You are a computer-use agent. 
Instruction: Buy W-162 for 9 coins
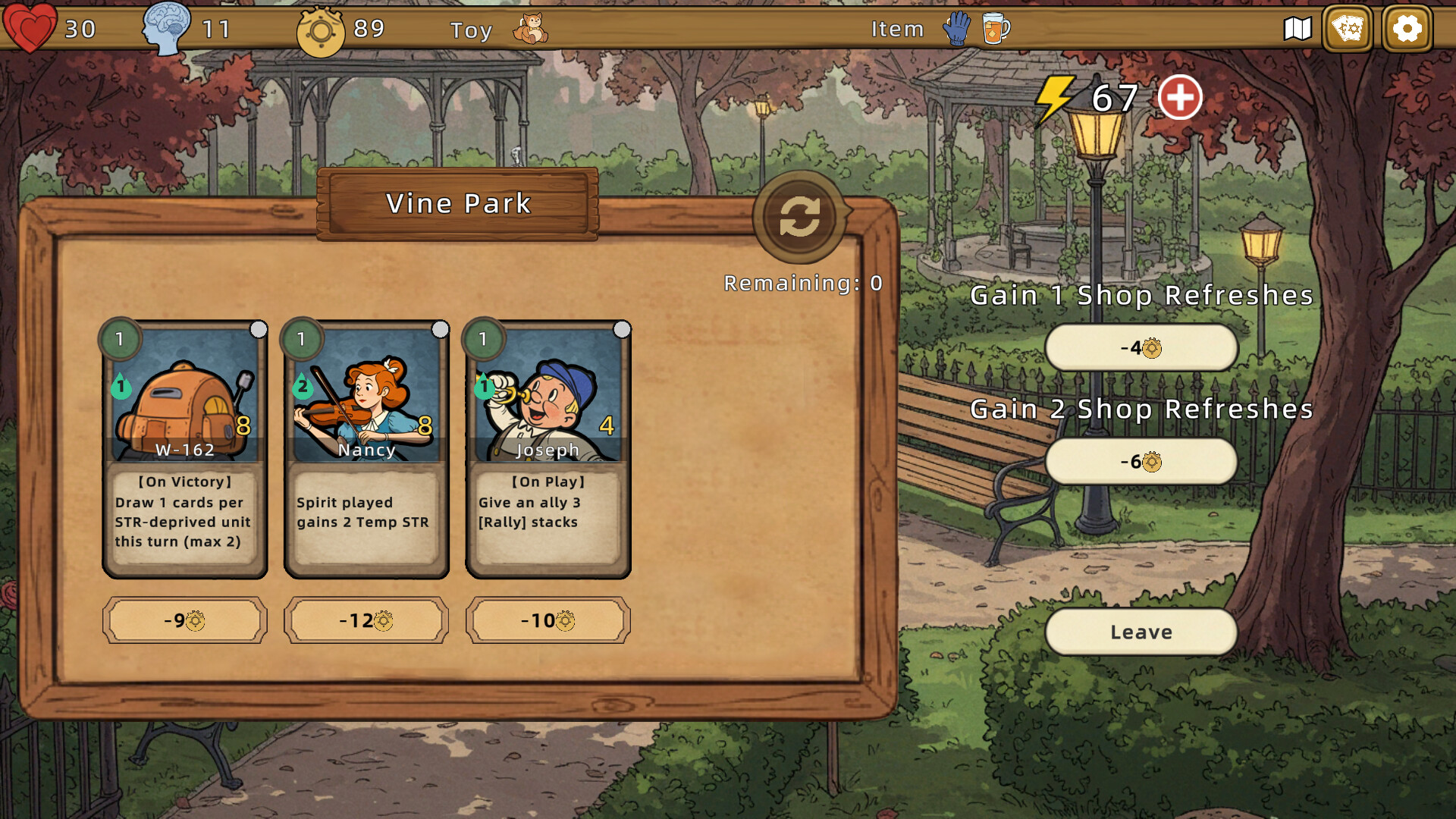pyautogui.click(x=185, y=620)
